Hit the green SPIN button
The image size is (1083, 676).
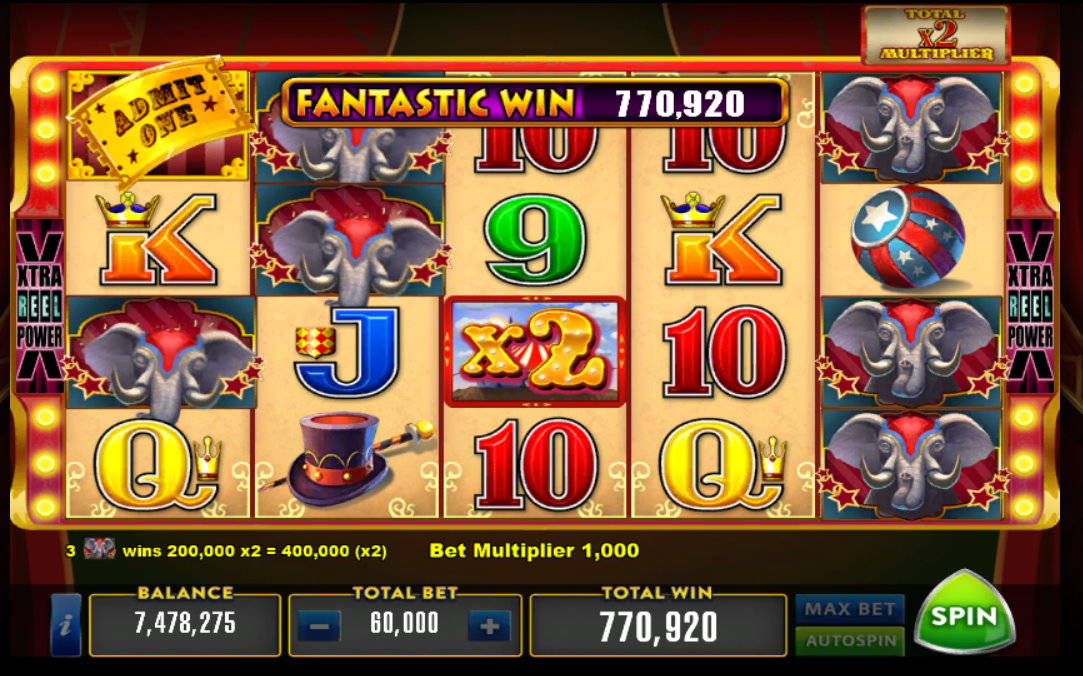click(964, 616)
